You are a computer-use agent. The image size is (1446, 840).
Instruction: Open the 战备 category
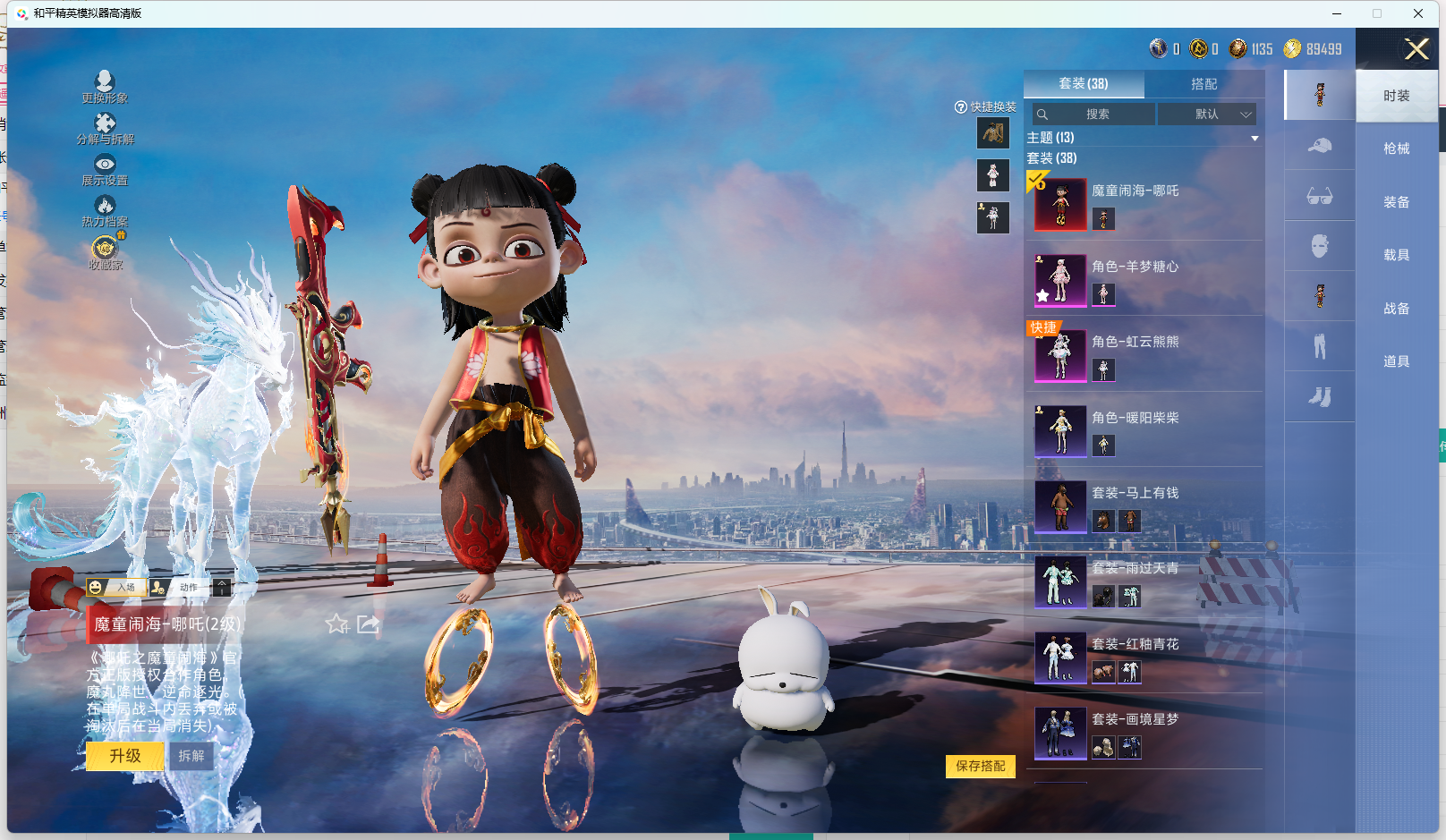click(x=1396, y=309)
